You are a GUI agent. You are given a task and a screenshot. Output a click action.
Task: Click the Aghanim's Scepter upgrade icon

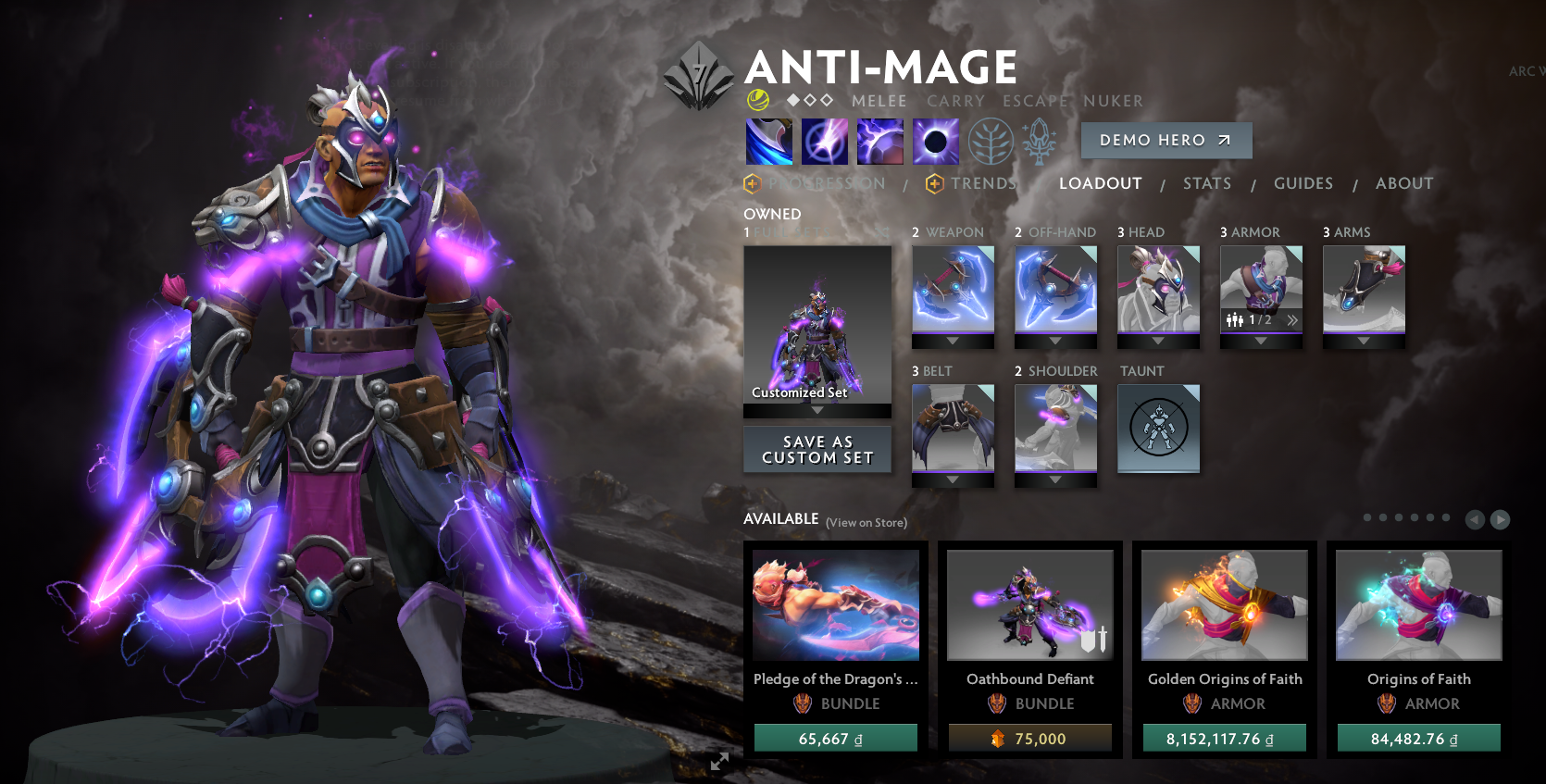(1039, 141)
